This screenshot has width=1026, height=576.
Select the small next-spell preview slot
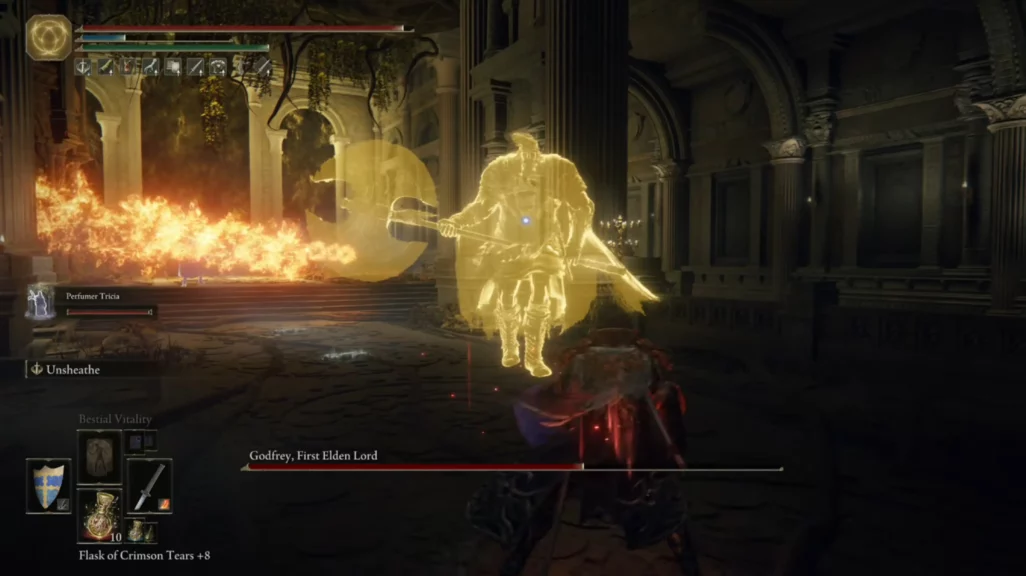coord(140,441)
